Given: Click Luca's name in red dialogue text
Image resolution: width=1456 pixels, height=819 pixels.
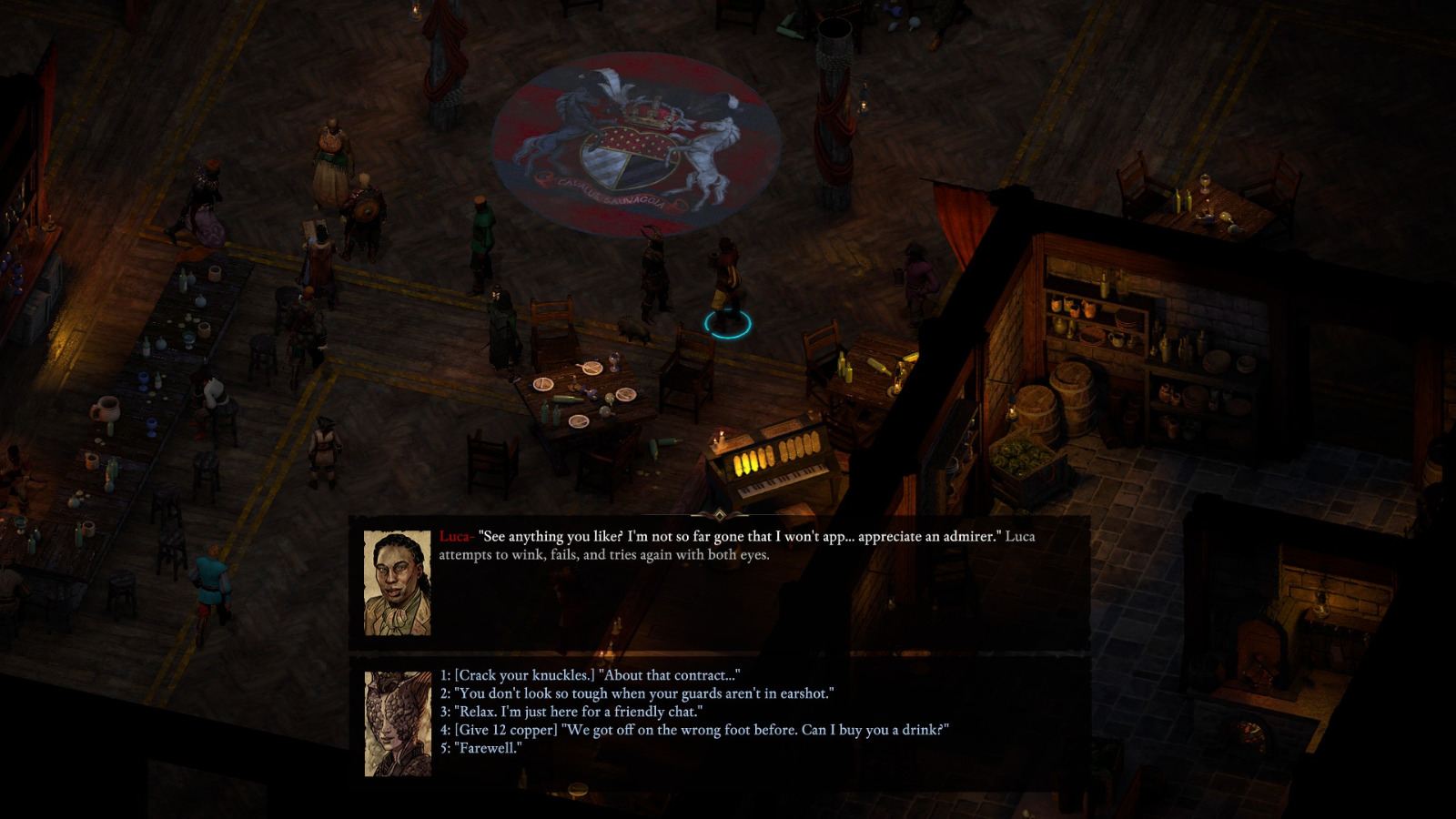Looking at the screenshot, I should [x=456, y=537].
